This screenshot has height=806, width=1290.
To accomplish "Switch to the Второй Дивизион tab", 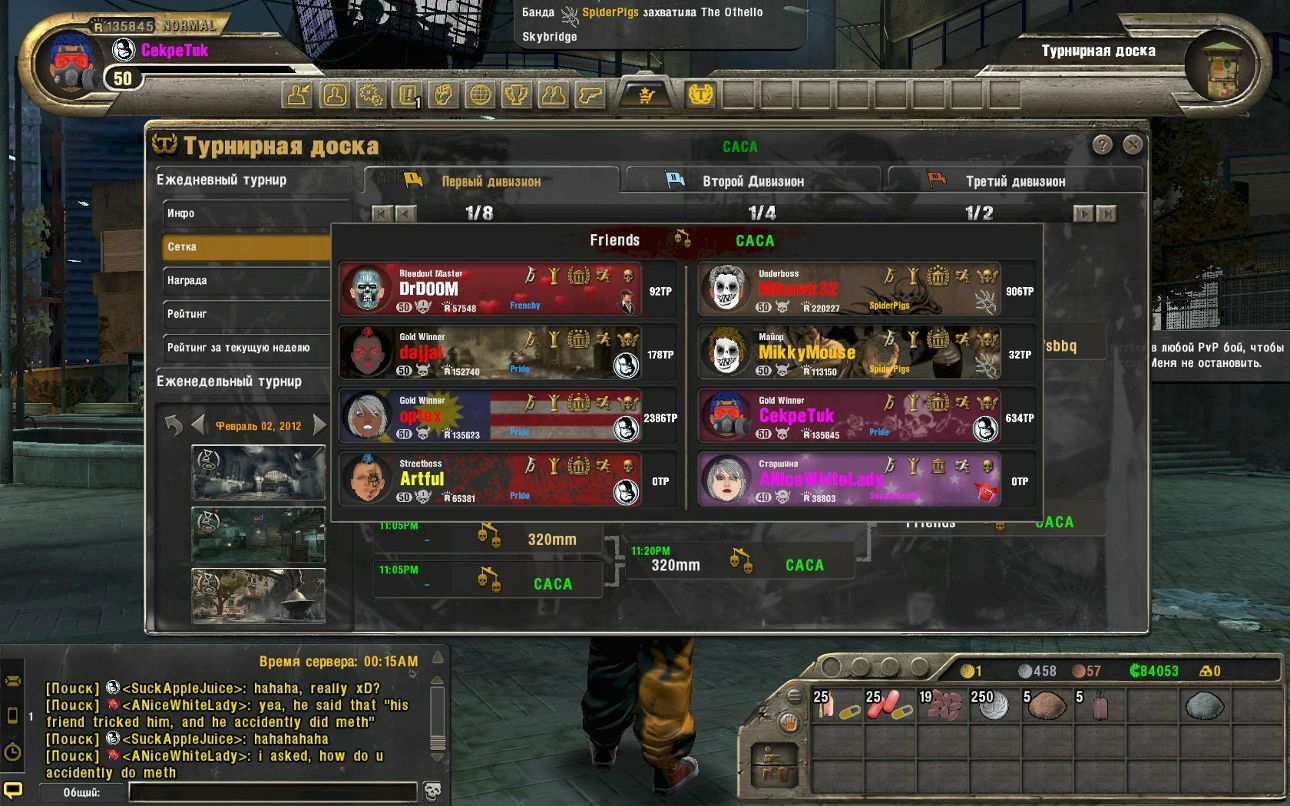I will [x=751, y=181].
